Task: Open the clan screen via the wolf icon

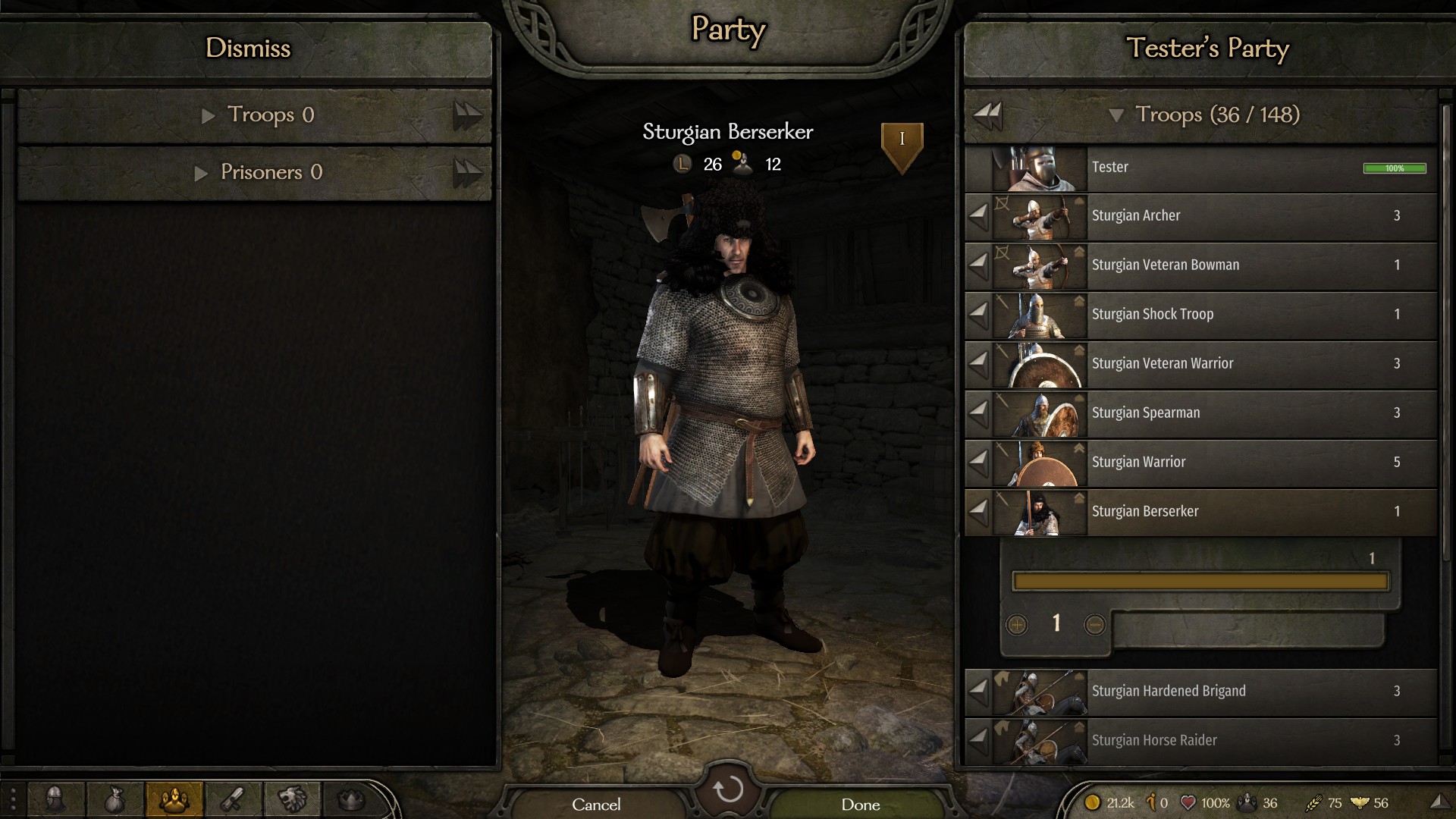Action: click(x=292, y=799)
